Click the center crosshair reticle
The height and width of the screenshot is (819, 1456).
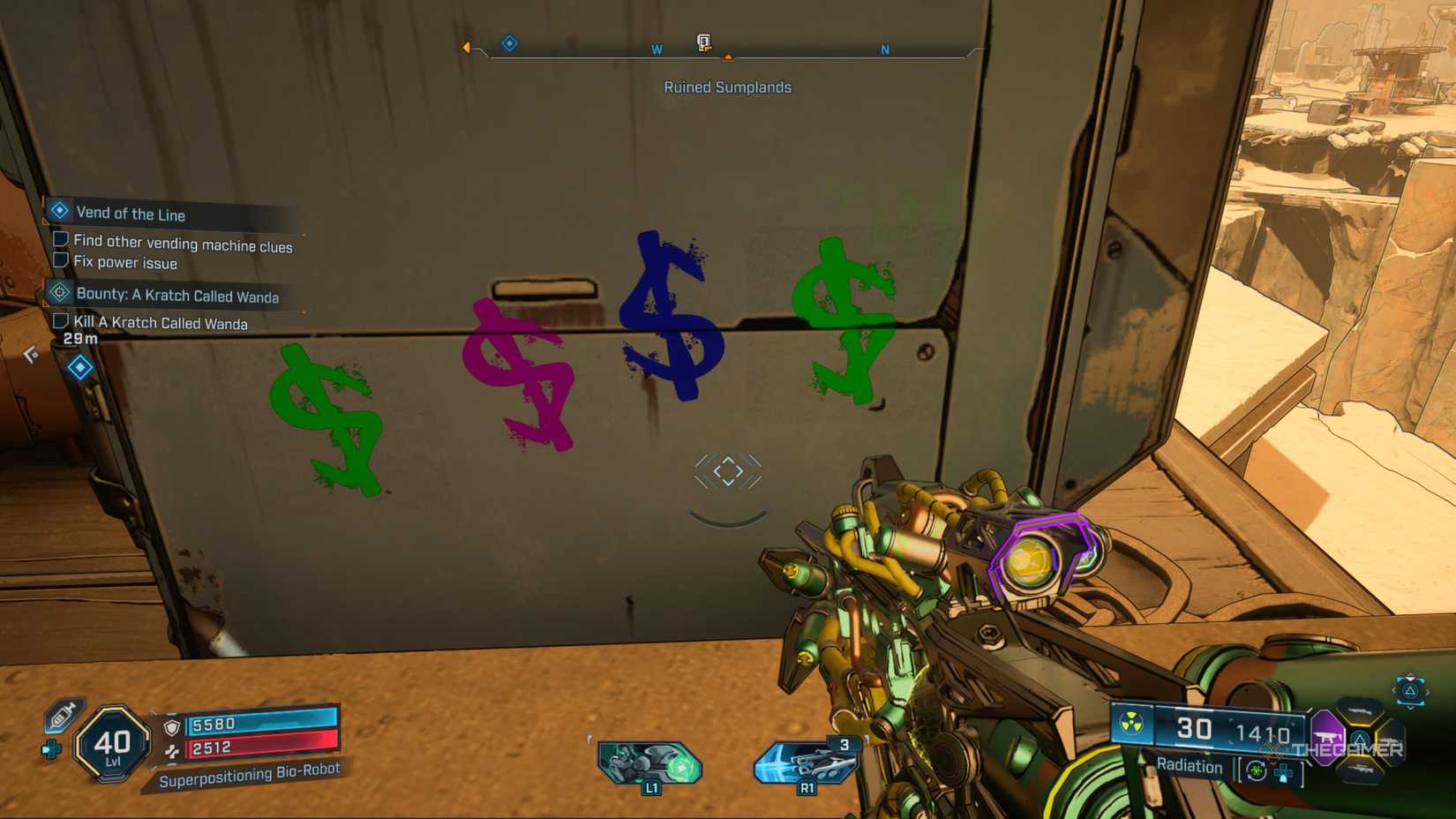726,470
